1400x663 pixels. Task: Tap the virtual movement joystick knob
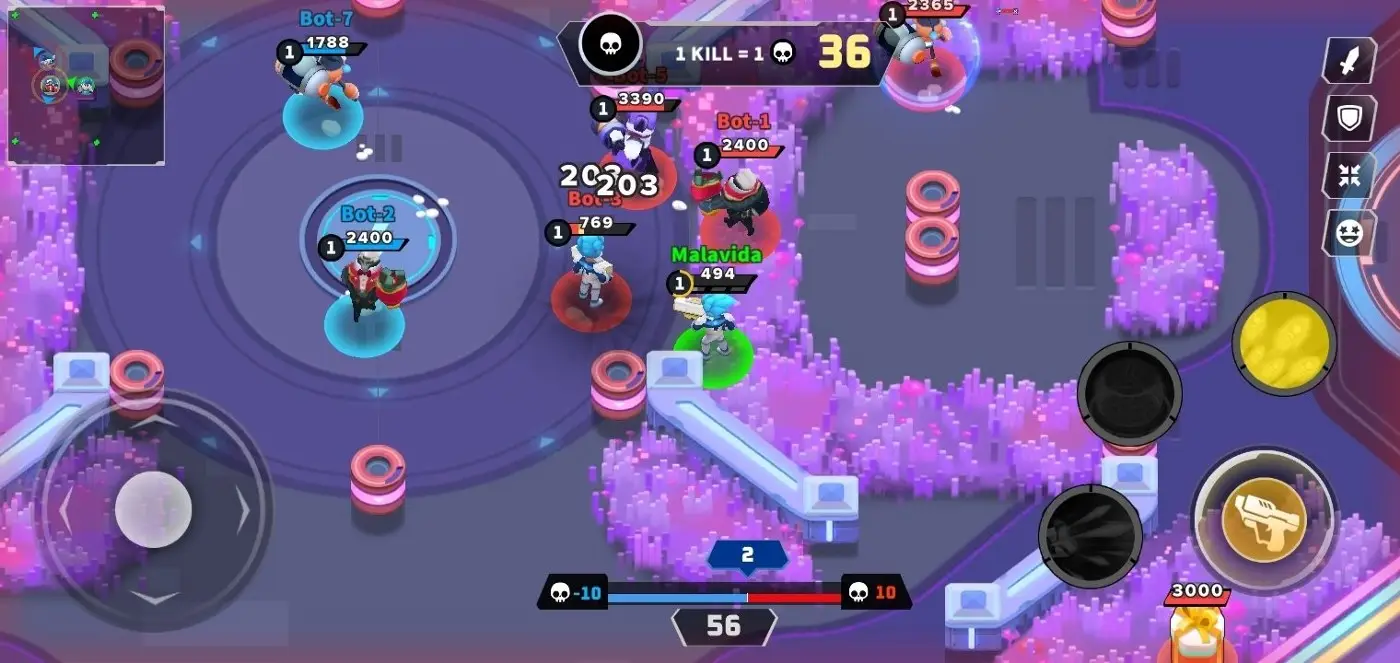coord(153,509)
